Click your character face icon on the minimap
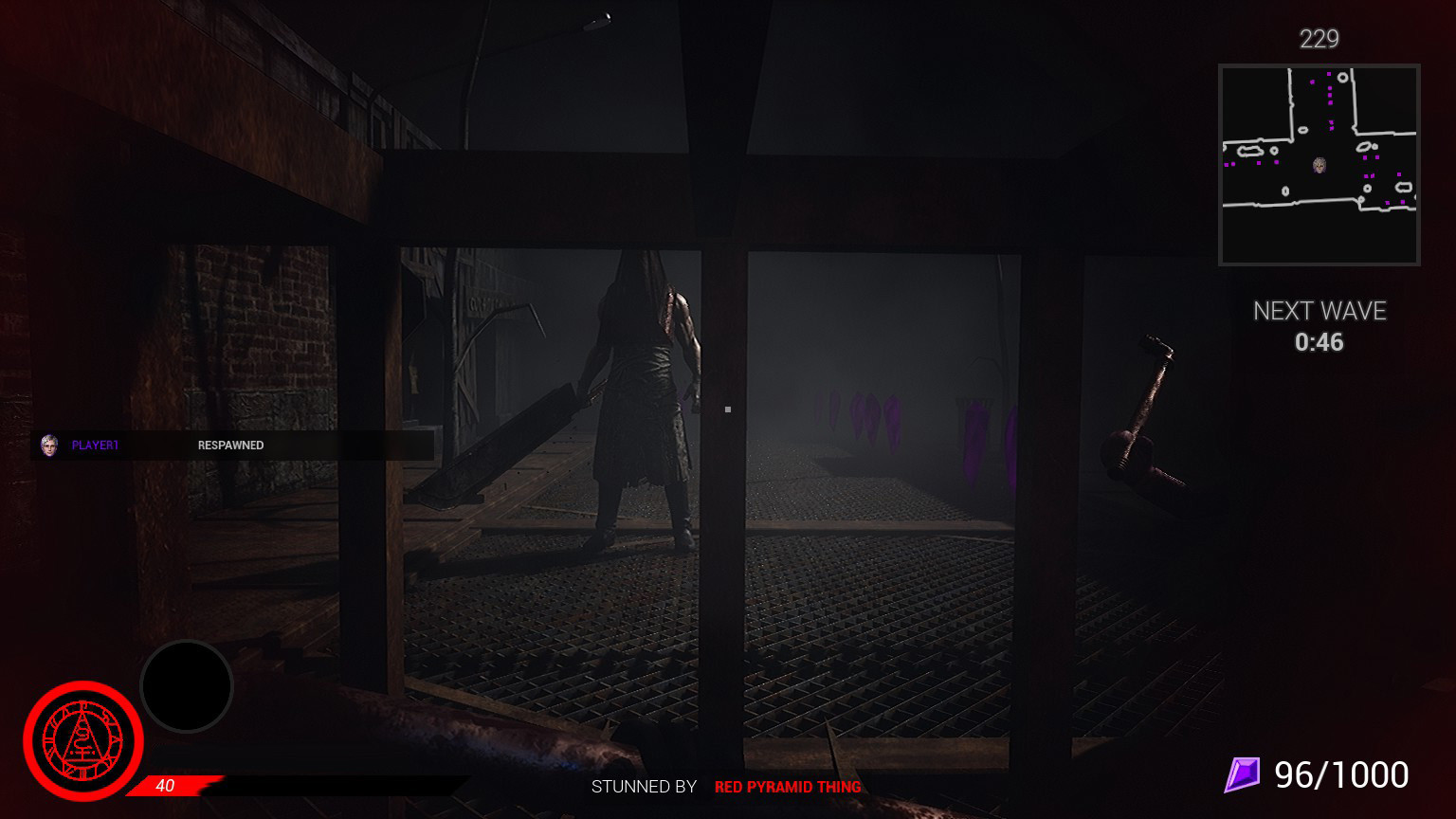The height and width of the screenshot is (819, 1456). point(1319,166)
